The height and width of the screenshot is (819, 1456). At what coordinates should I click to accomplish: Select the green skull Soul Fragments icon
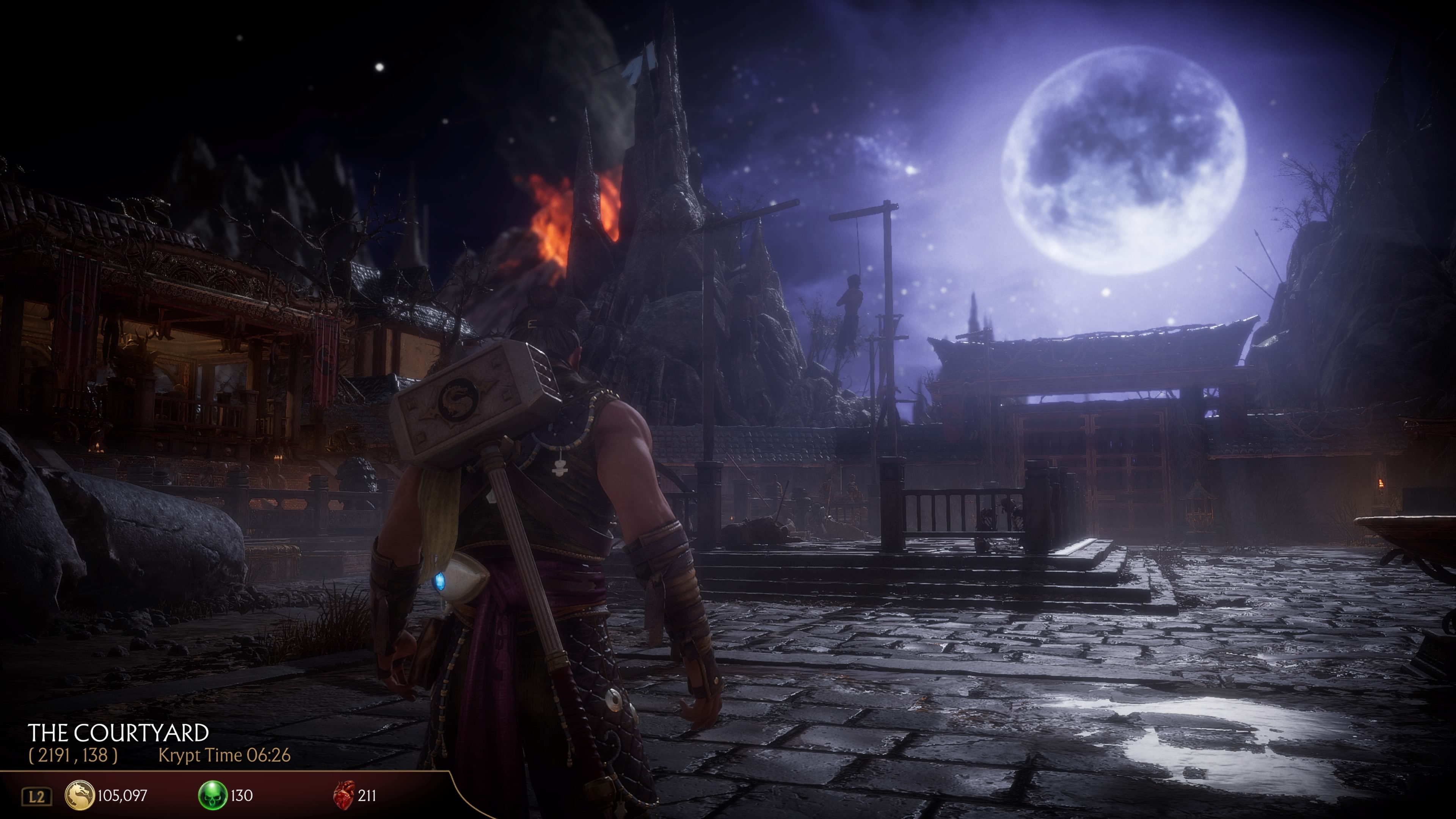(x=213, y=795)
